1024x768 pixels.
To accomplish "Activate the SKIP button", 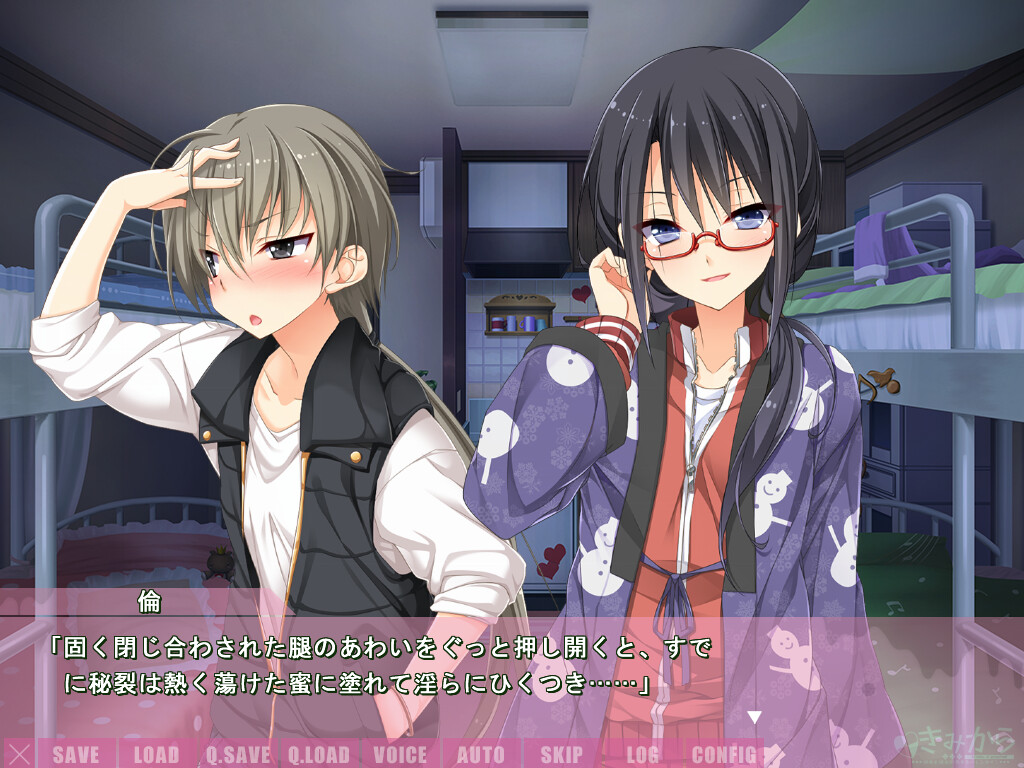I will pyautogui.click(x=561, y=754).
